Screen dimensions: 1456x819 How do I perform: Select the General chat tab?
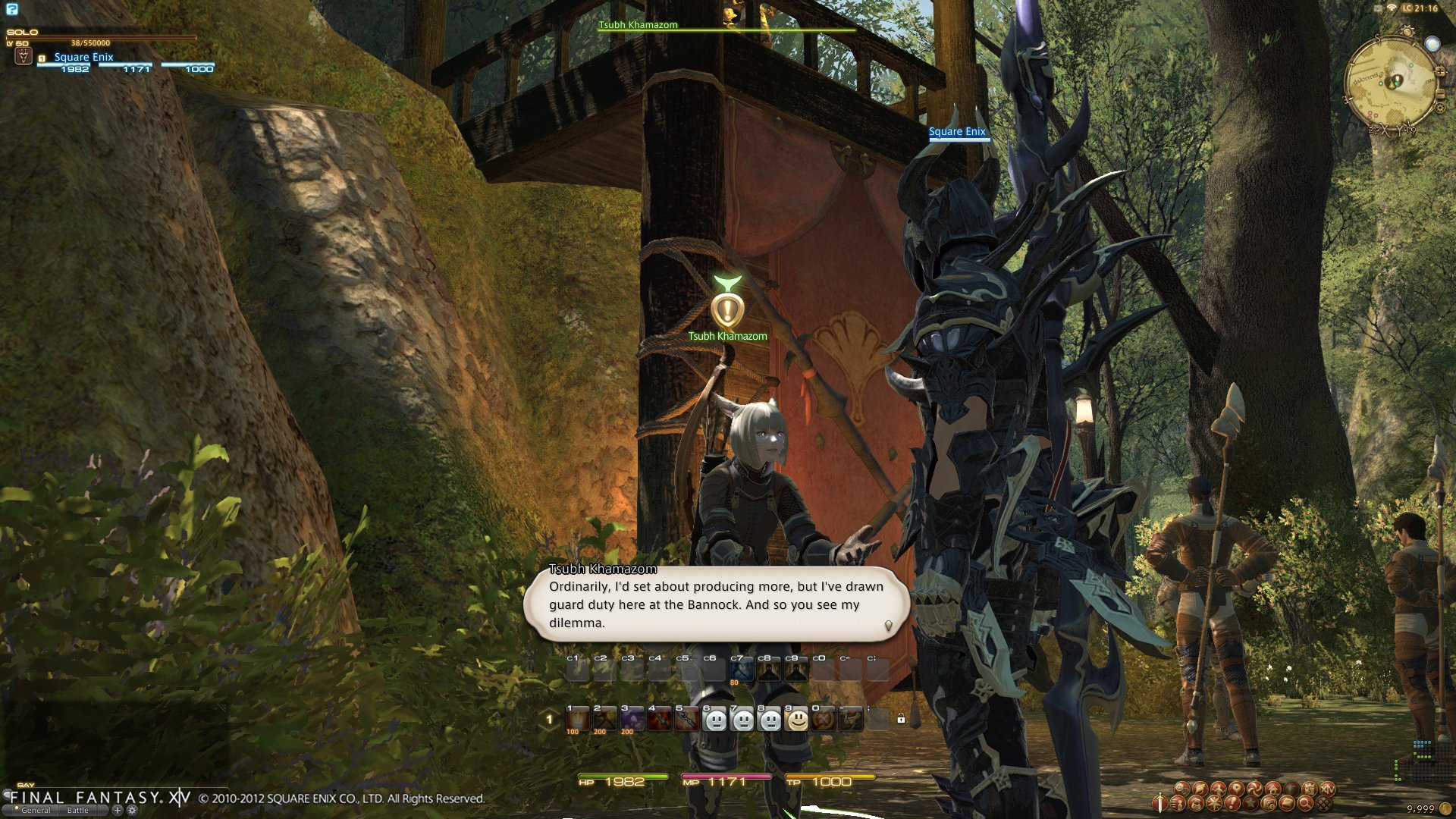coord(36,811)
